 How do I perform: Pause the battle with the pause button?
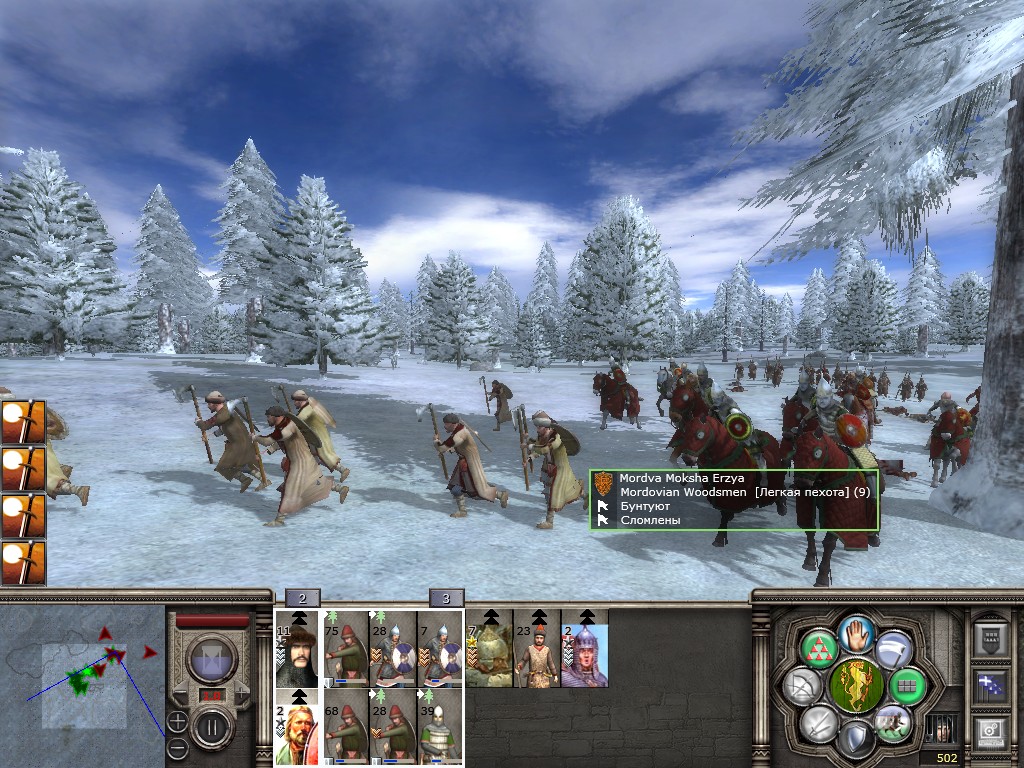click(211, 728)
